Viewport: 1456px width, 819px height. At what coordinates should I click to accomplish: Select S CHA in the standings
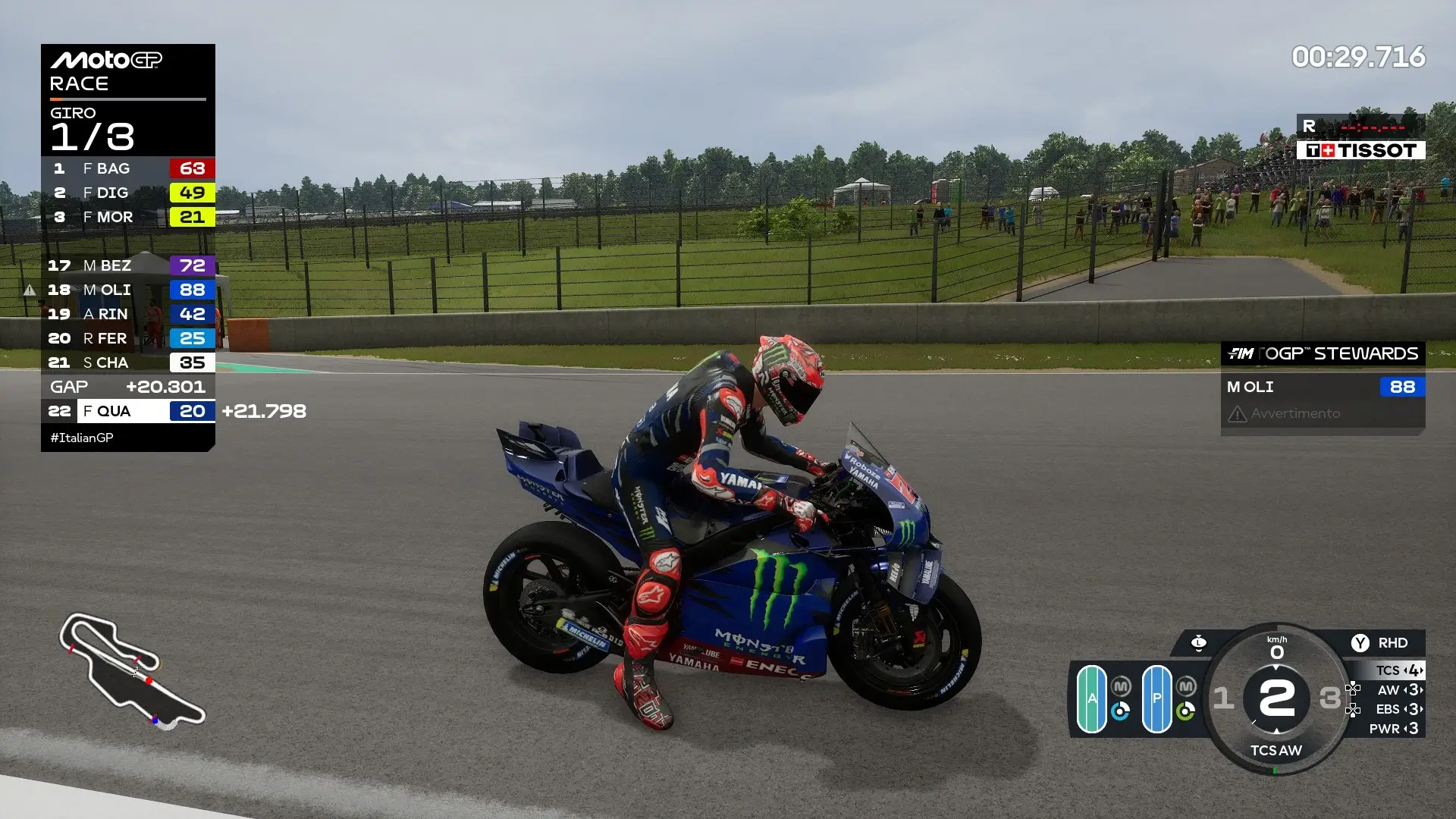tap(128, 362)
